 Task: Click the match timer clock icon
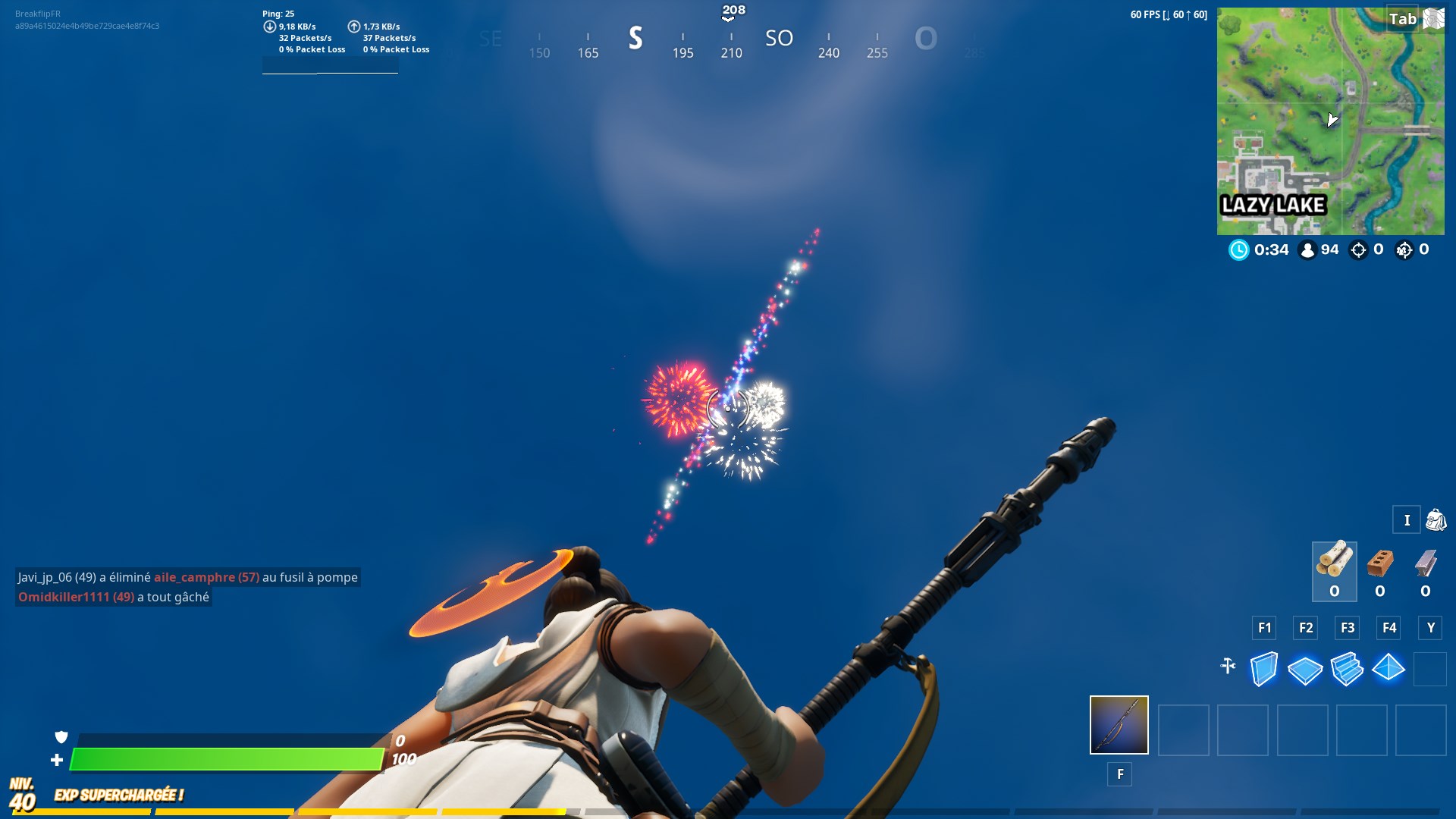point(1239,249)
